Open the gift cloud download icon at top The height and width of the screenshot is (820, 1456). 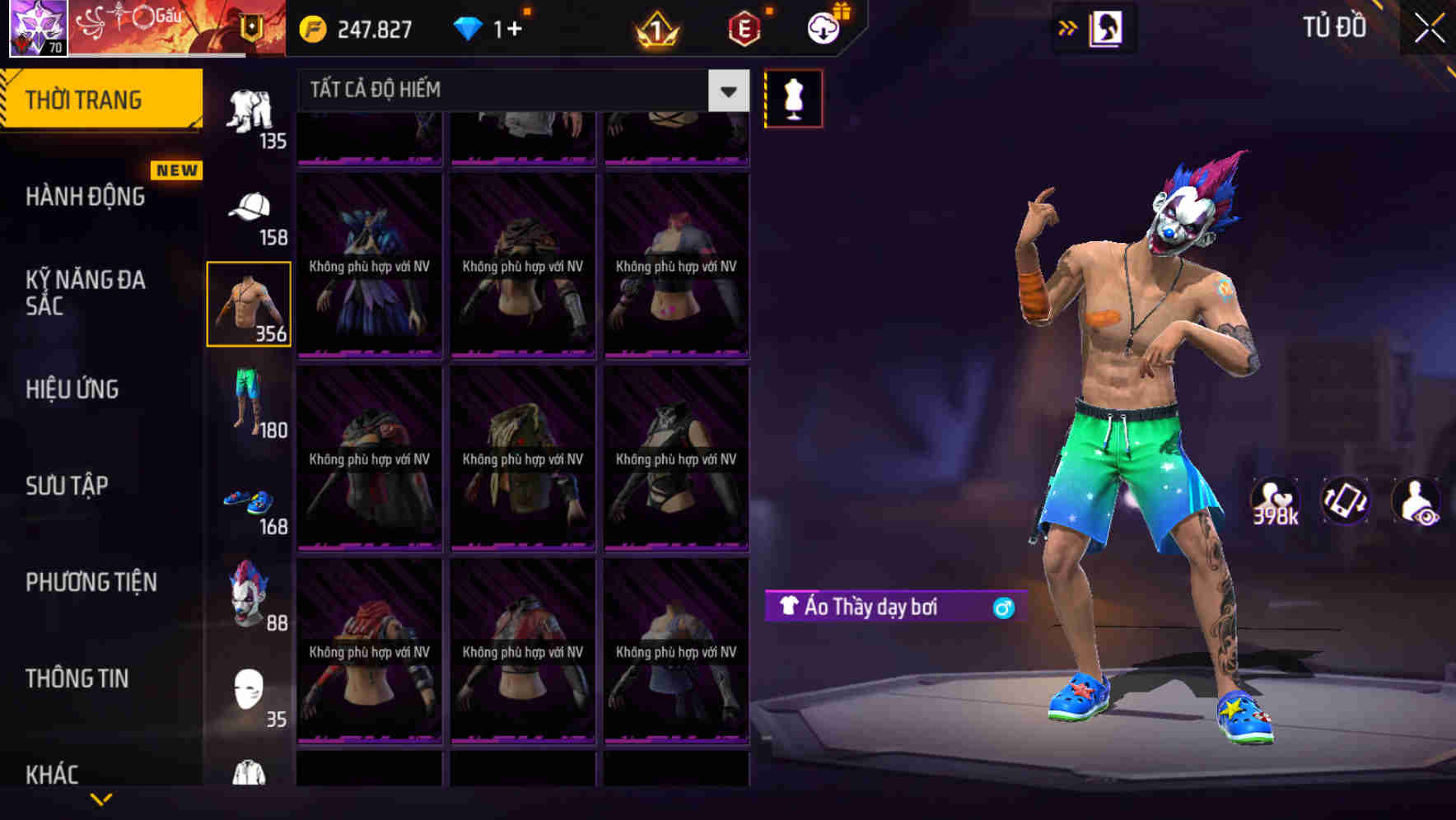(825, 28)
